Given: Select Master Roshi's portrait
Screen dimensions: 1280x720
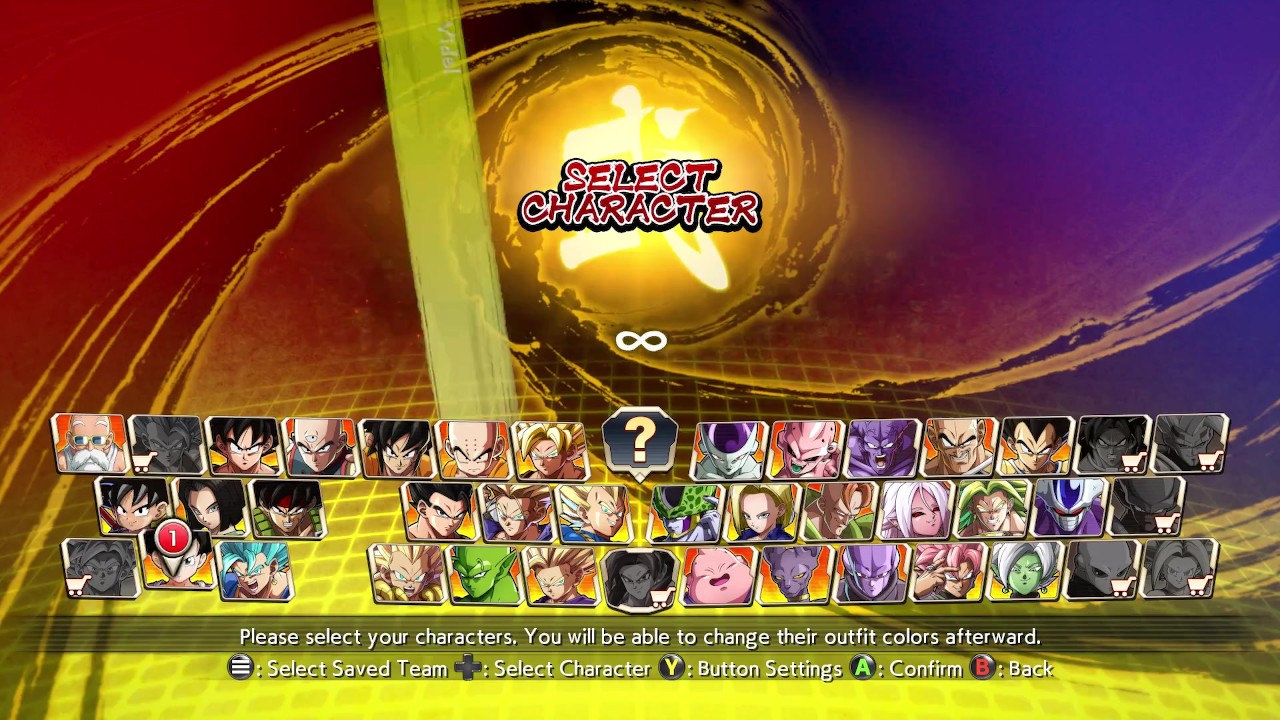Looking at the screenshot, I should coord(90,444).
